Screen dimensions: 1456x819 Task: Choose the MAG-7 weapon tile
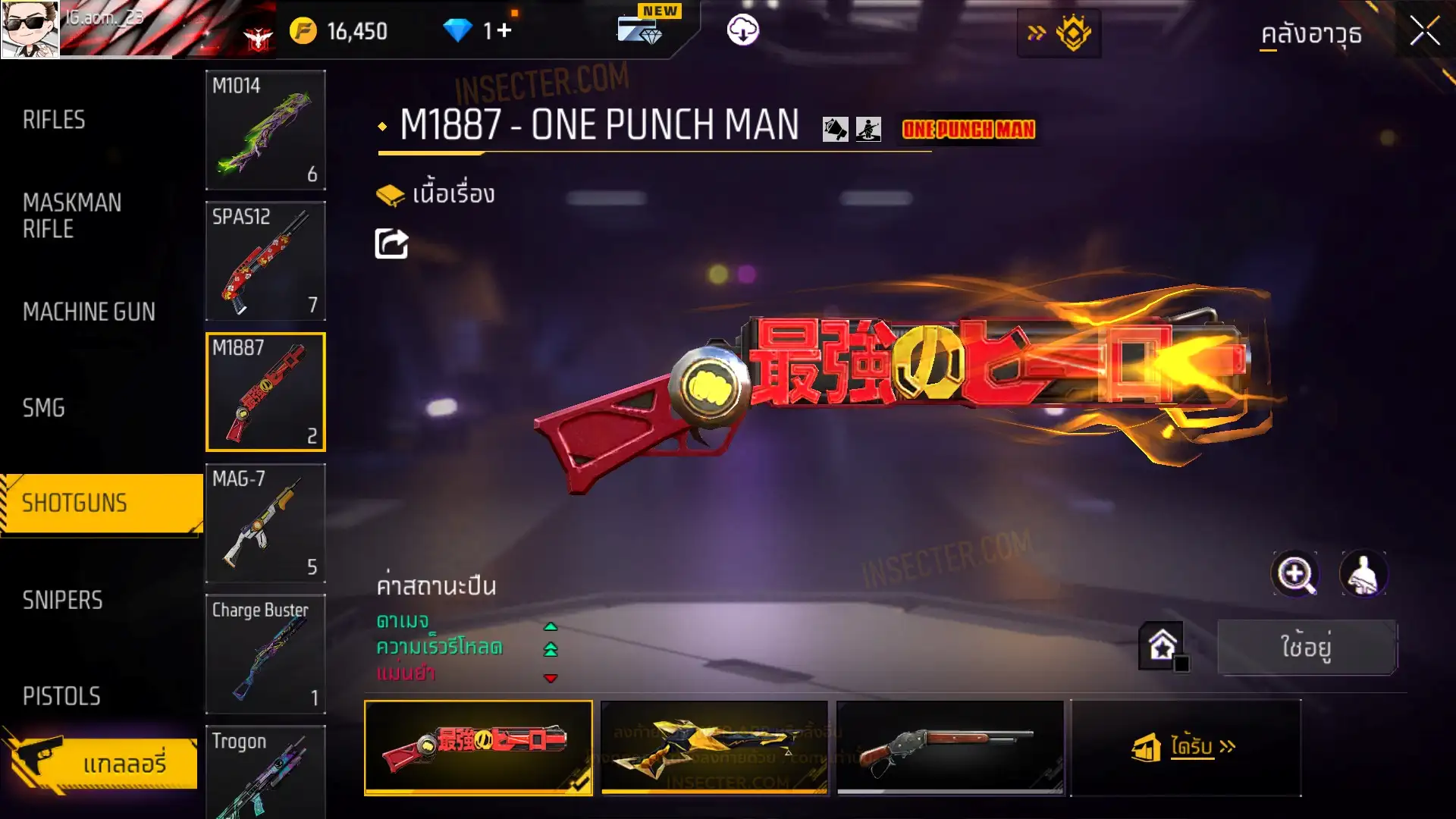265,523
